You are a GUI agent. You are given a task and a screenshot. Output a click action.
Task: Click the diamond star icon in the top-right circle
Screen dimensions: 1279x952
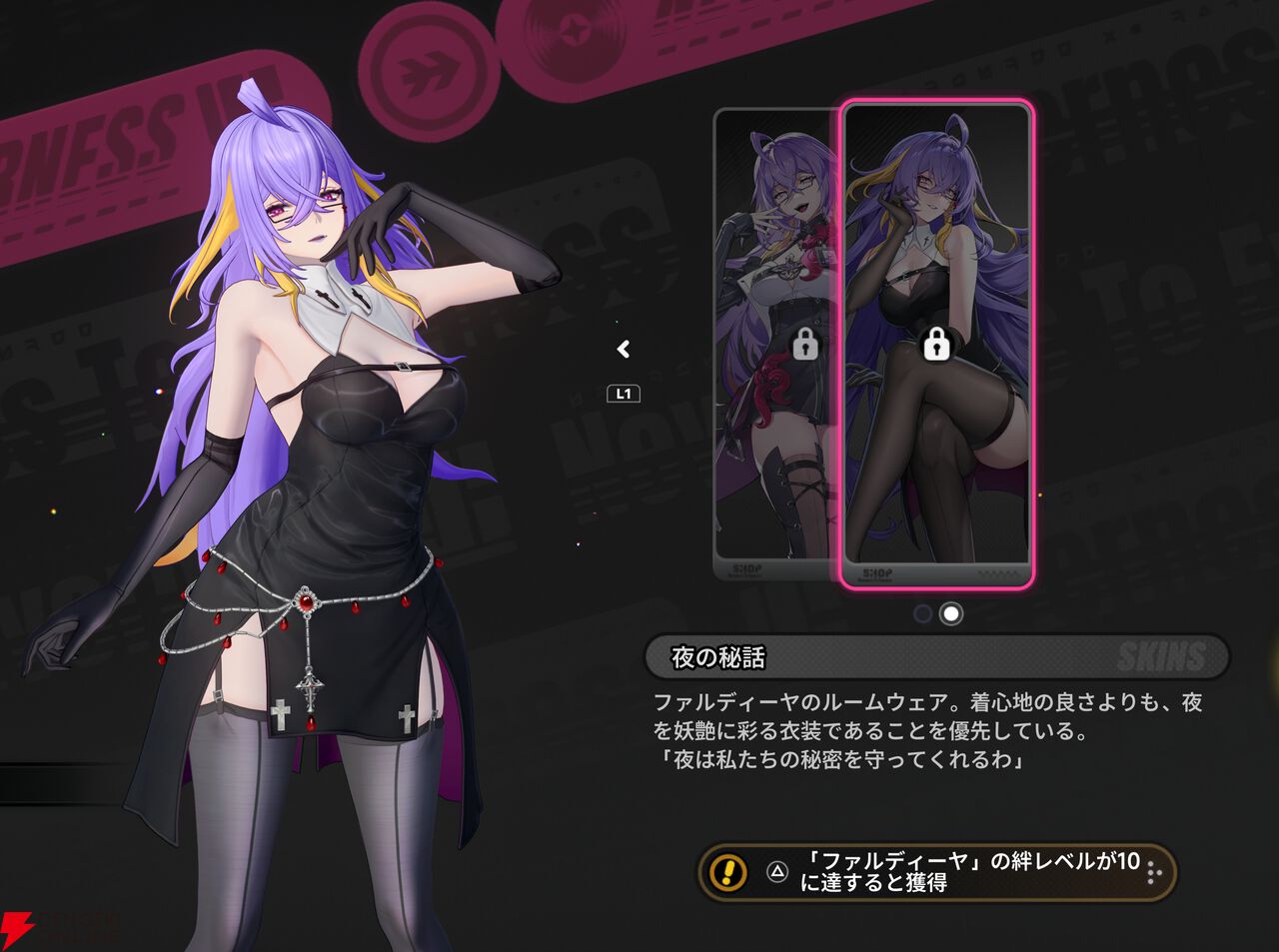click(575, 27)
